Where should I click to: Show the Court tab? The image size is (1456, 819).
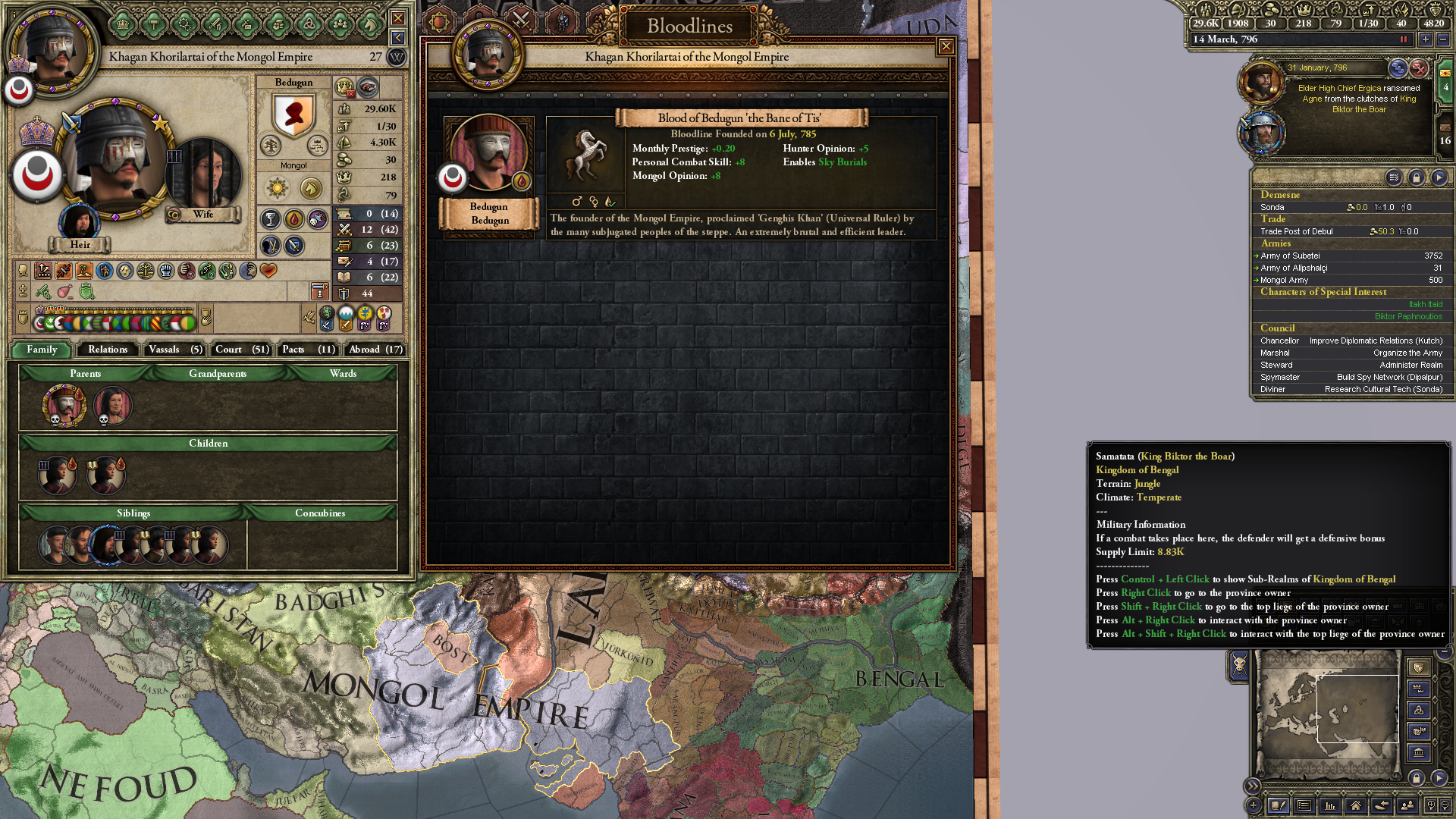241,350
